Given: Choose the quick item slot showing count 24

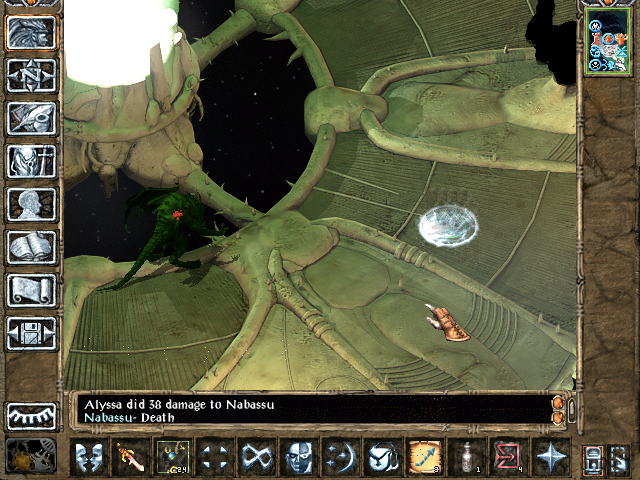Looking at the screenshot, I should 172,458.
